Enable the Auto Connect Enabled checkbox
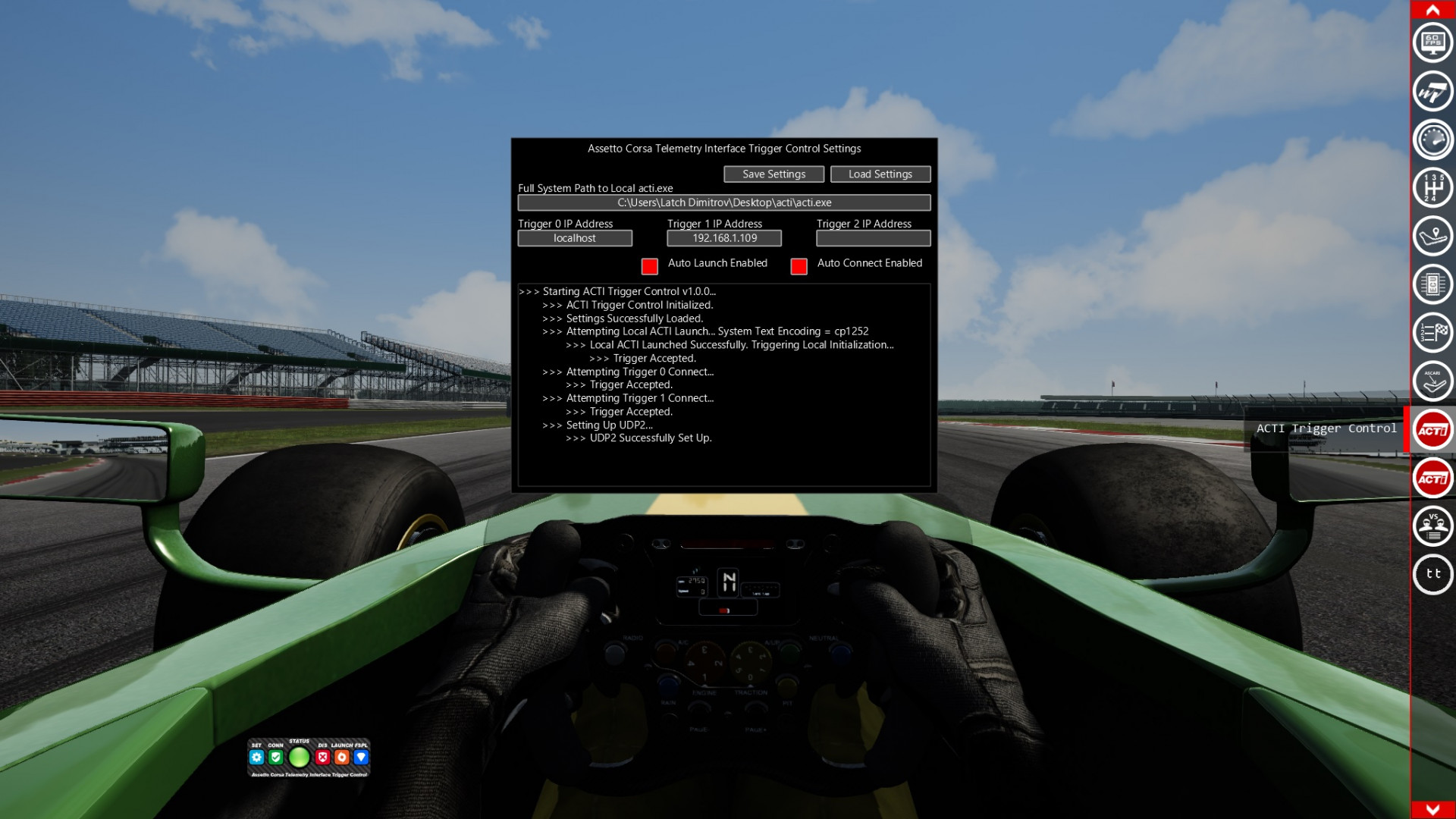Screen dimensions: 1456x819 point(799,266)
